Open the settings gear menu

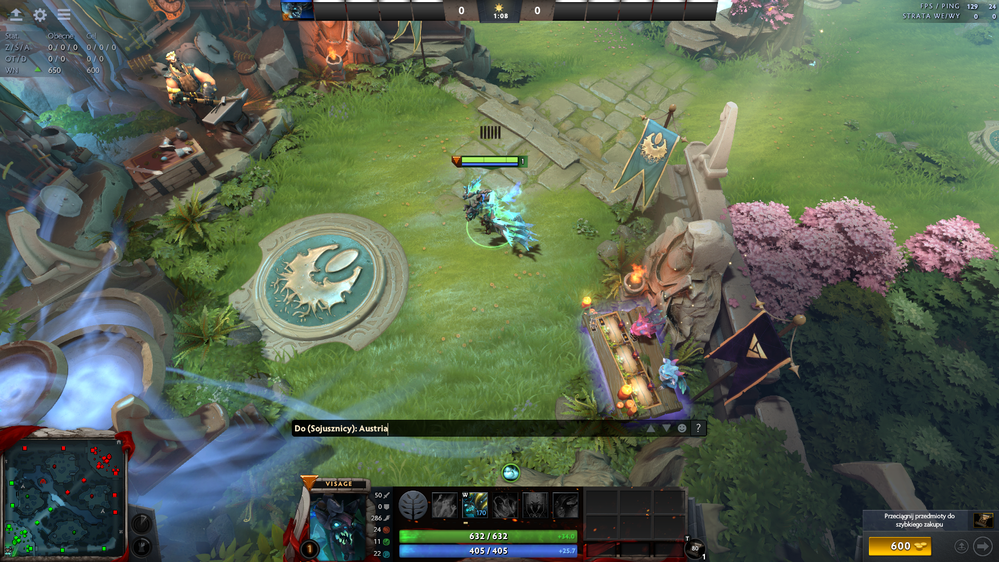pyautogui.click(x=40, y=15)
